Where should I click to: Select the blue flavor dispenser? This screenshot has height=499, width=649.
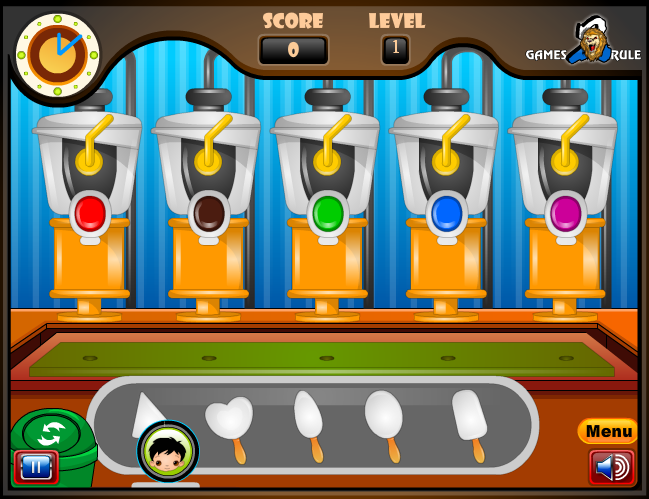tap(446, 212)
